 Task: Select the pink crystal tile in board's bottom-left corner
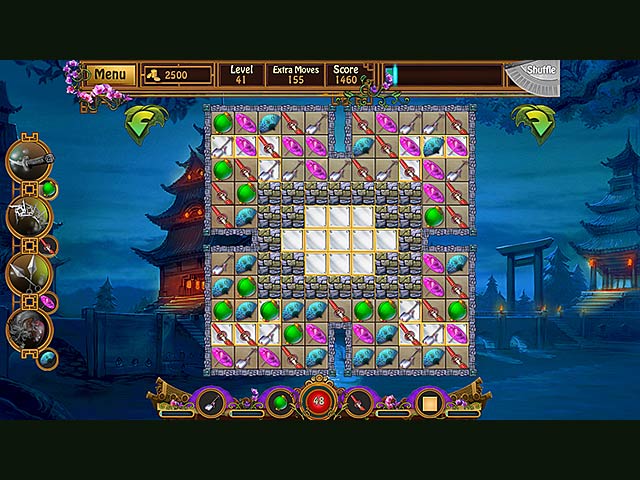[222, 356]
